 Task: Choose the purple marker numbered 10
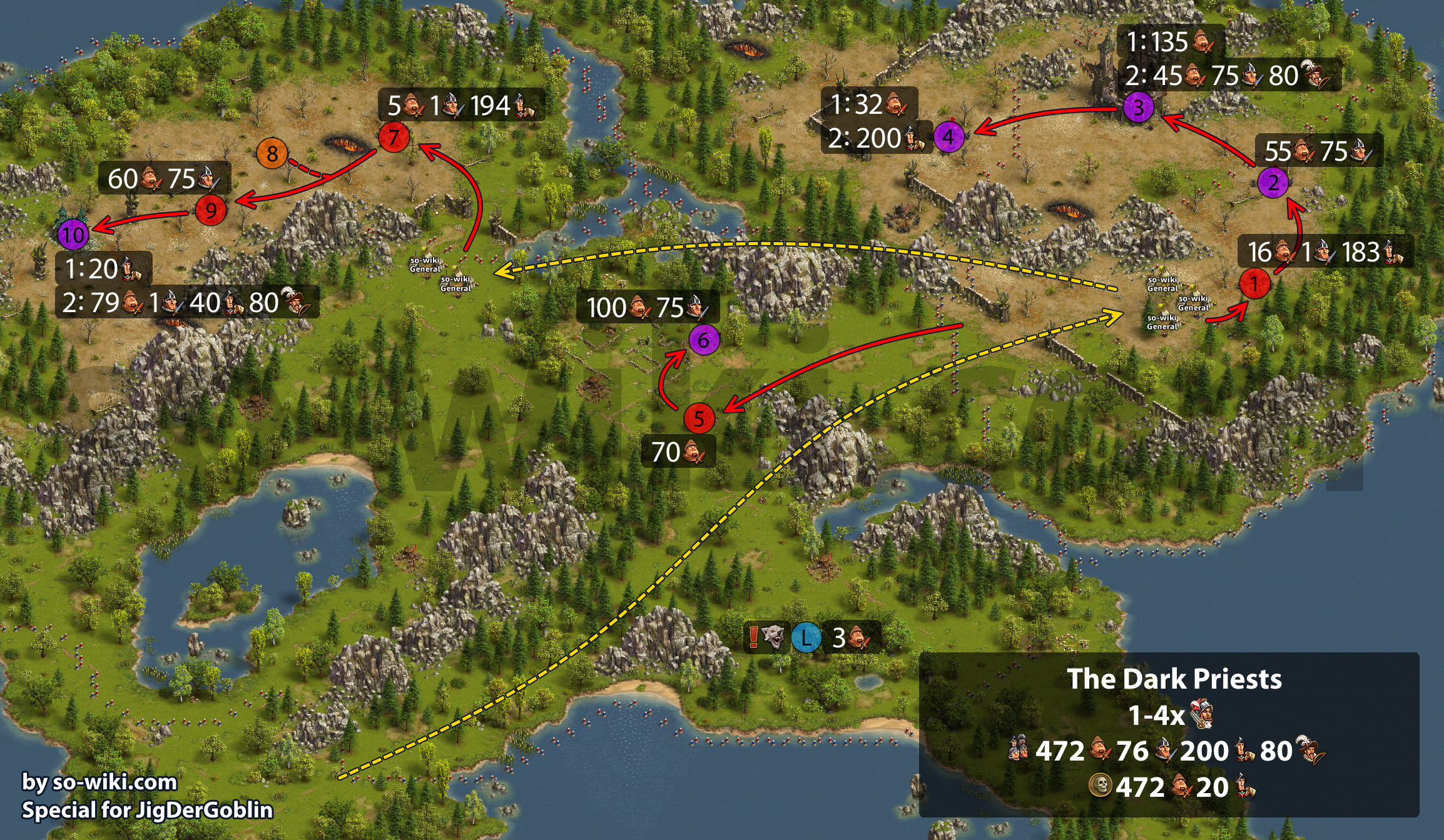pos(73,235)
